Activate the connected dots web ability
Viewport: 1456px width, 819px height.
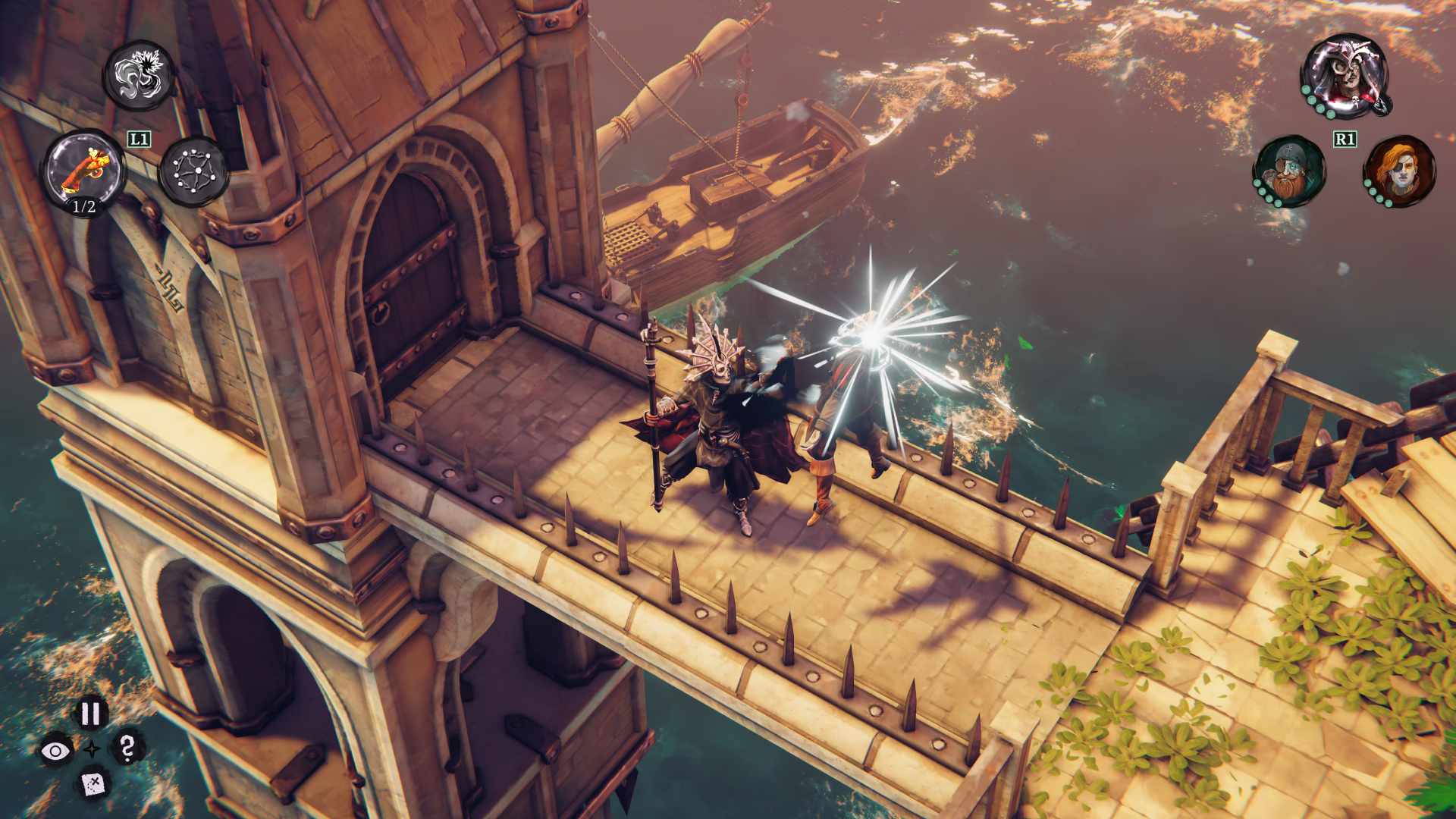[193, 171]
